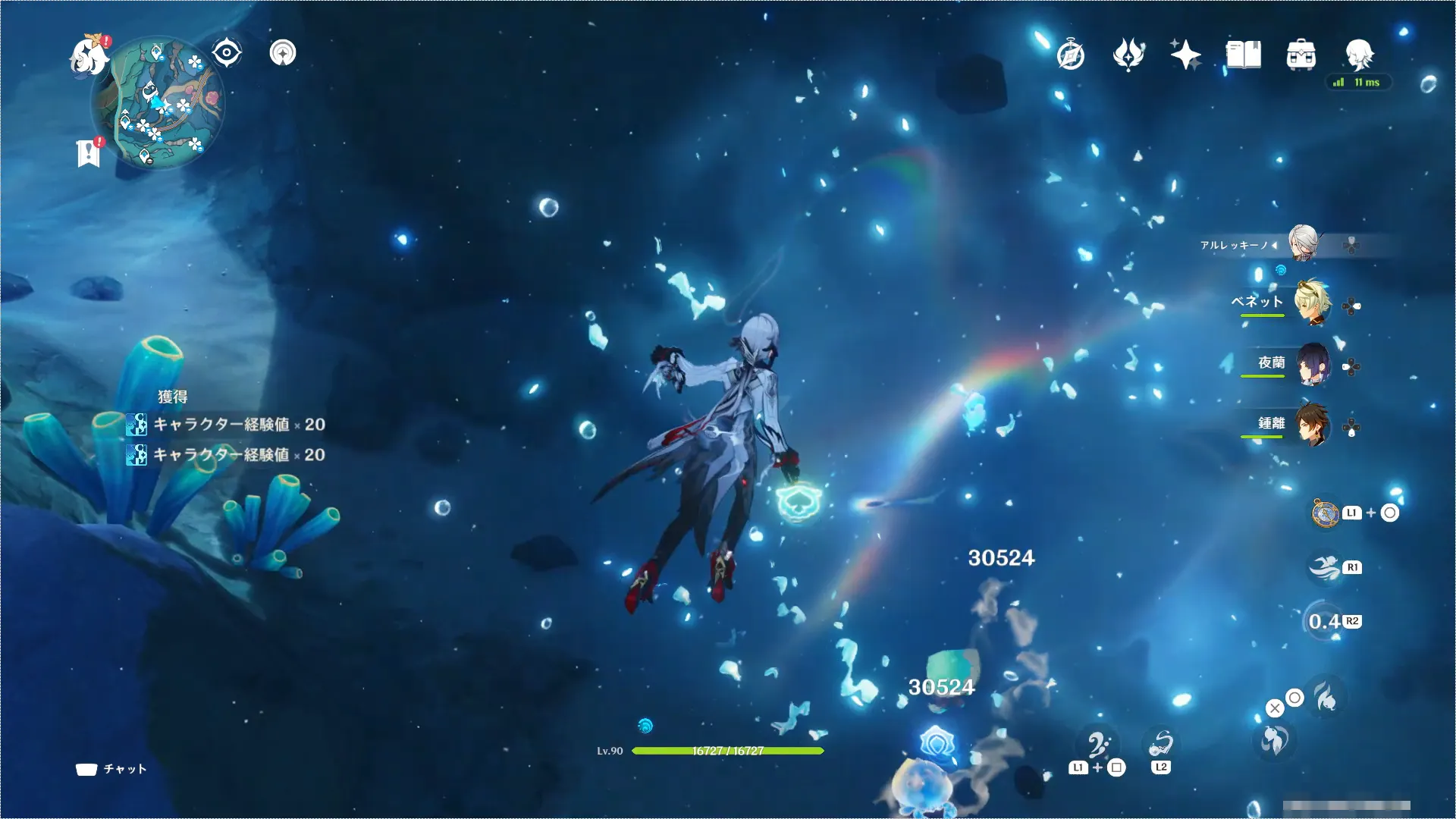Select Arlecchino in the party list
Viewport: 1456px width, 819px height.
[1303, 244]
